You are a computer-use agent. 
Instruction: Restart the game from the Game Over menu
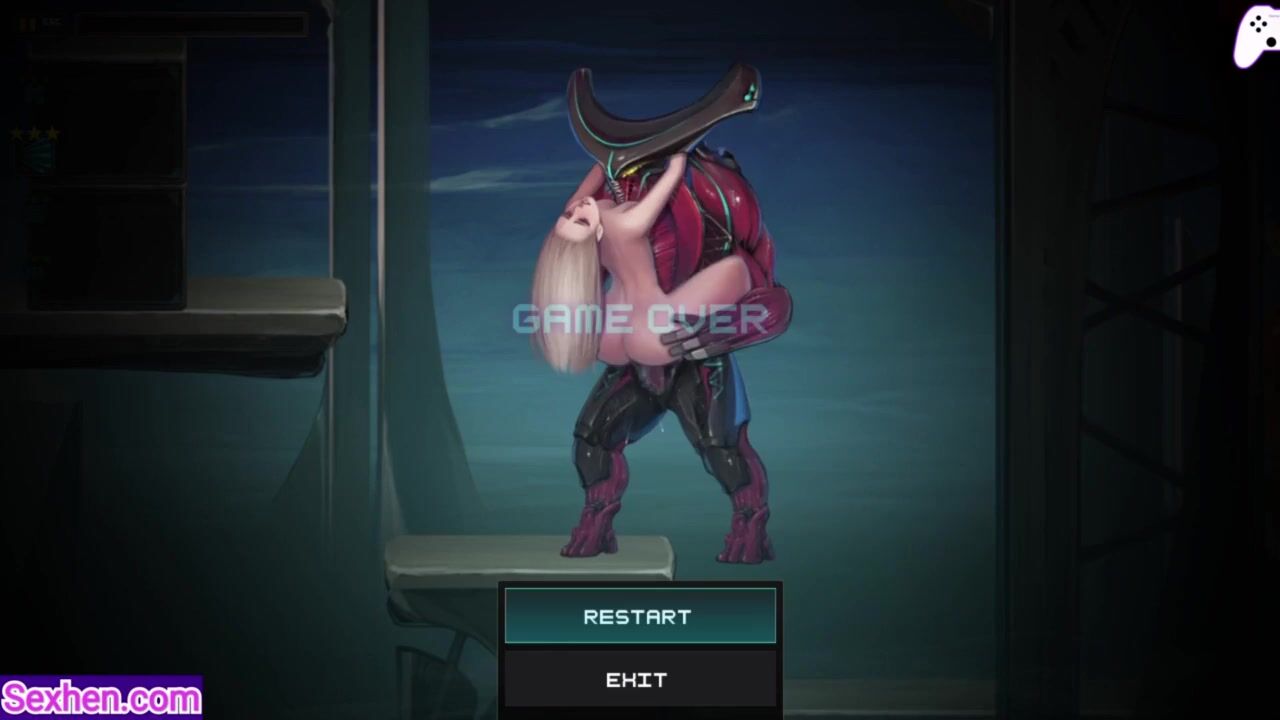pyautogui.click(x=639, y=616)
